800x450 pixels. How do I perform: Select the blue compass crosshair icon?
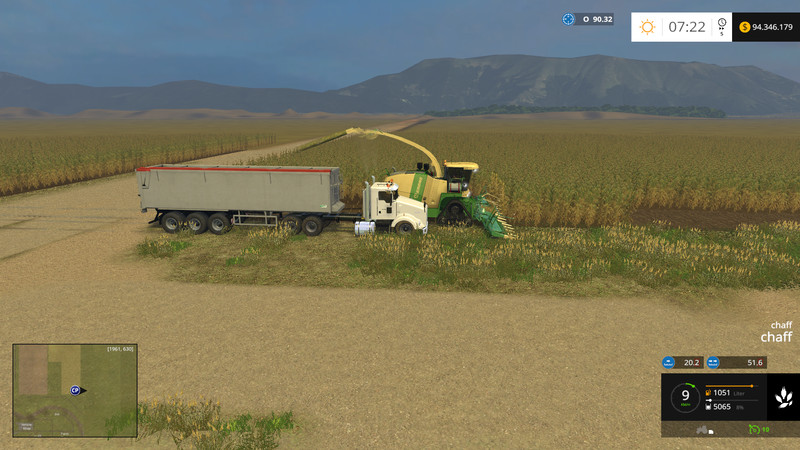tap(569, 19)
